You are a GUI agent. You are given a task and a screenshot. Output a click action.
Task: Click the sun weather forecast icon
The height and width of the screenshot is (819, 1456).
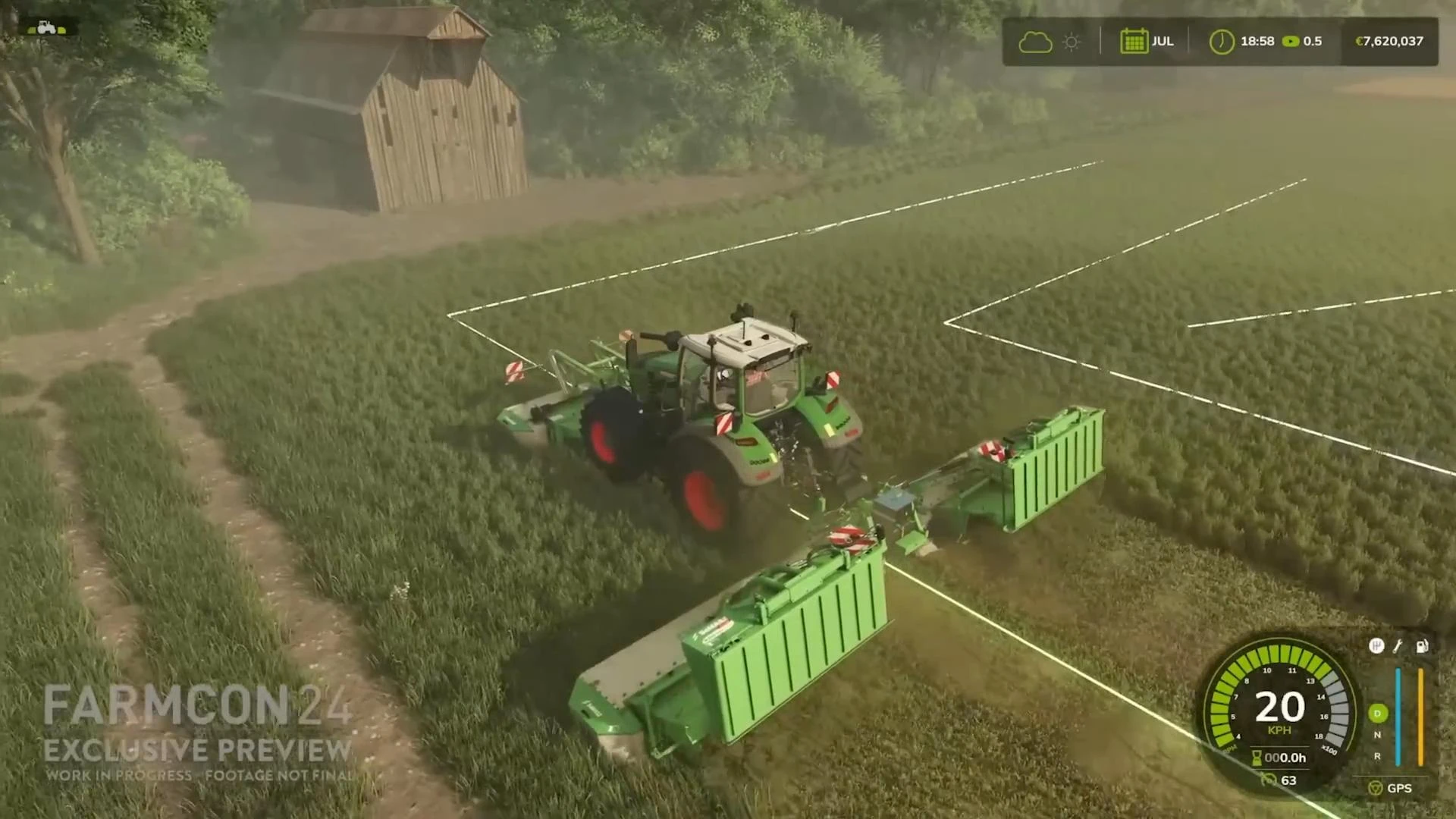(x=1071, y=41)
